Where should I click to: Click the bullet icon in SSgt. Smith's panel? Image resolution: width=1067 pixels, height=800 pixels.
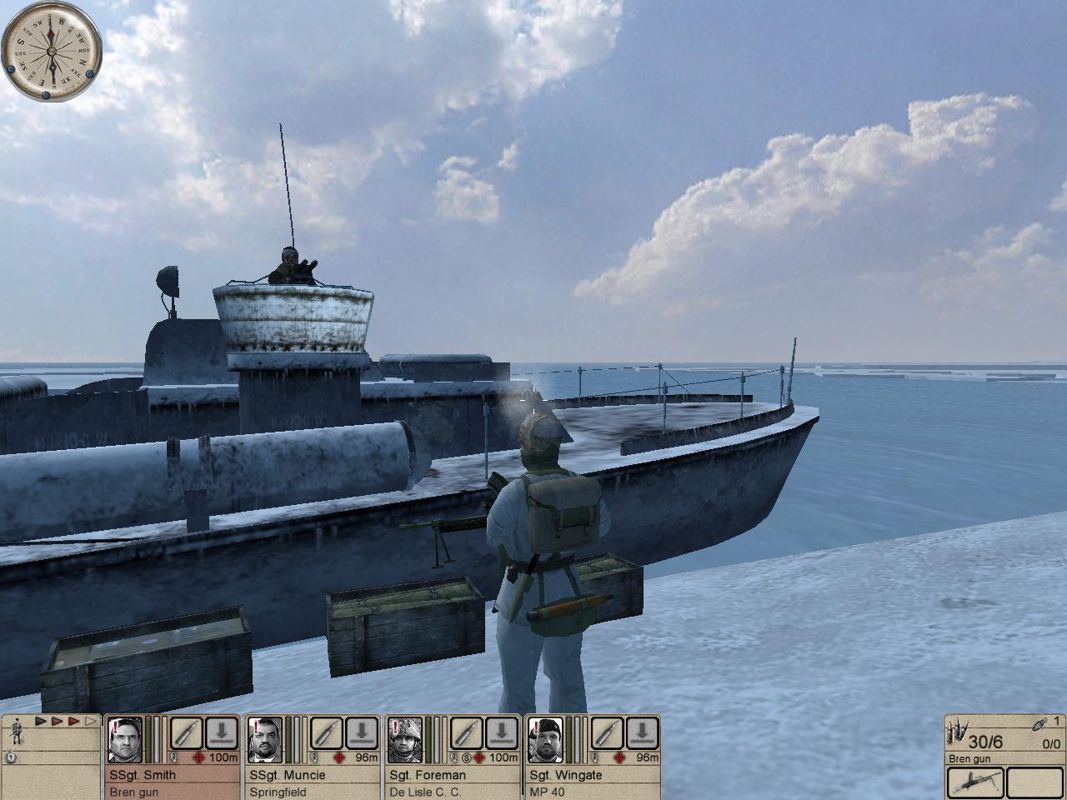[x=185, y=733]
